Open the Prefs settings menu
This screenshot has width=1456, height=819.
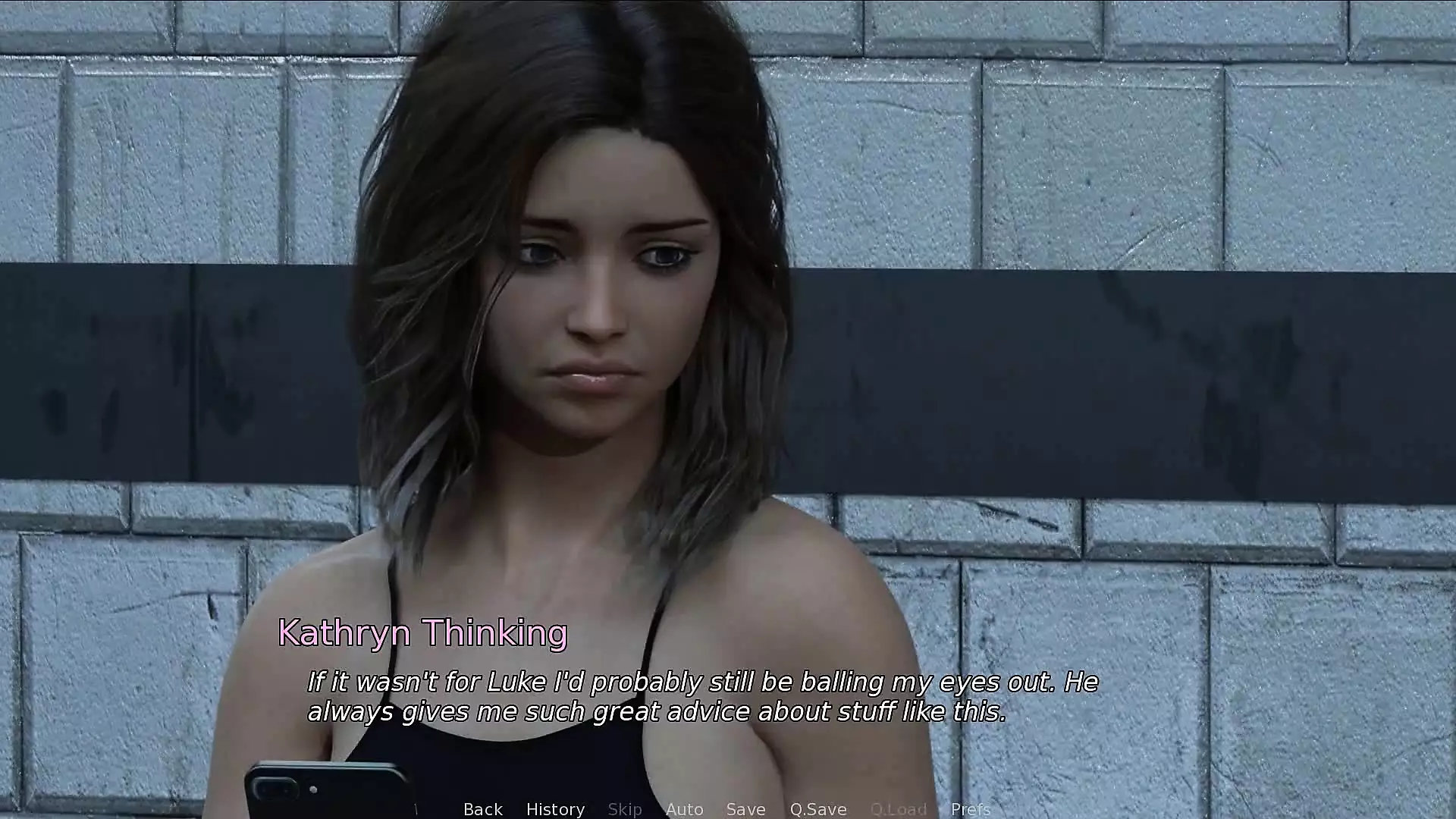[x=971, y=809]
